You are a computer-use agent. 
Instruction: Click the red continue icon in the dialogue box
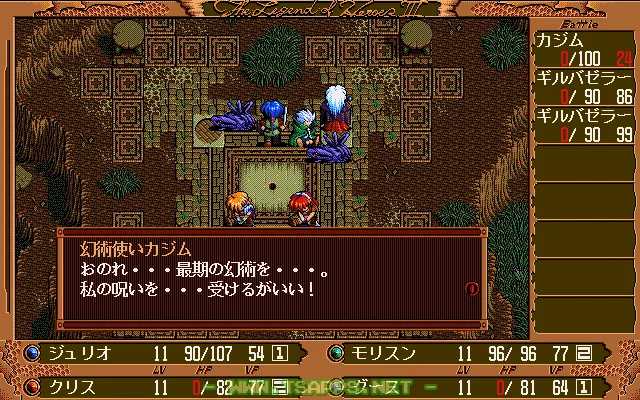pyautogui.click(x=472, y=288)
